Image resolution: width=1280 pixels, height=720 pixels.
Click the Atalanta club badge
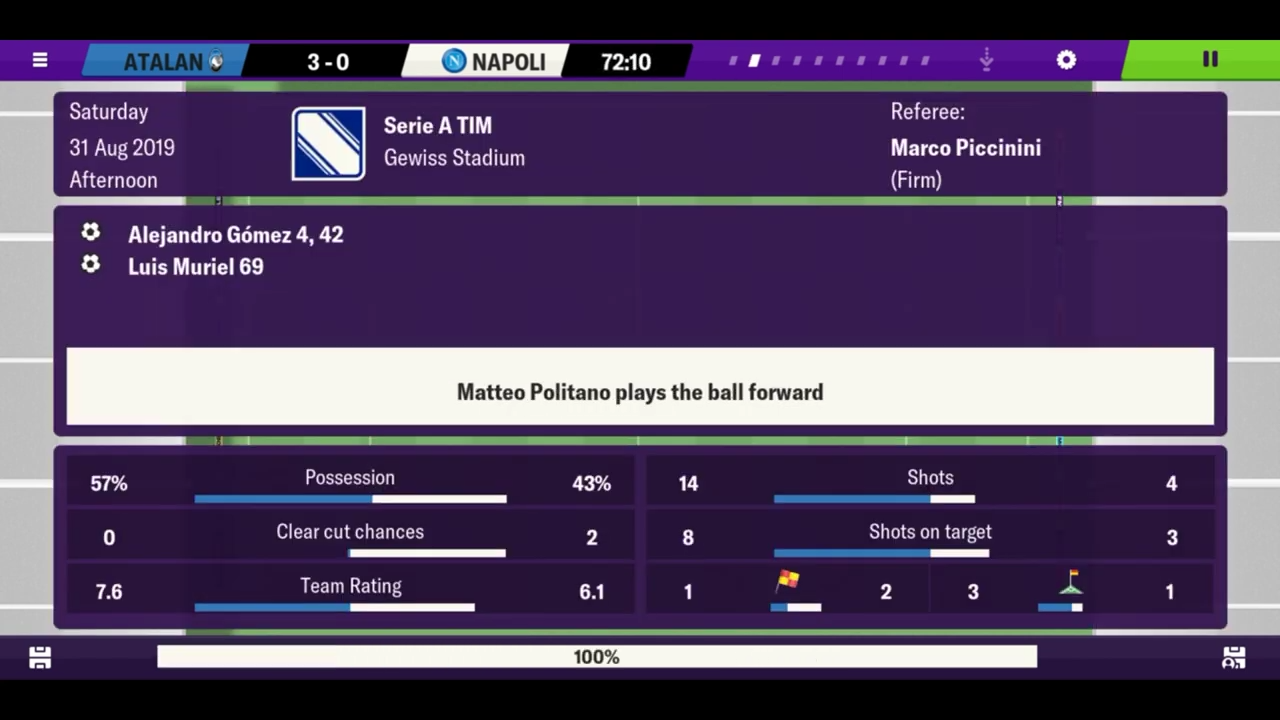coord(218,61)
